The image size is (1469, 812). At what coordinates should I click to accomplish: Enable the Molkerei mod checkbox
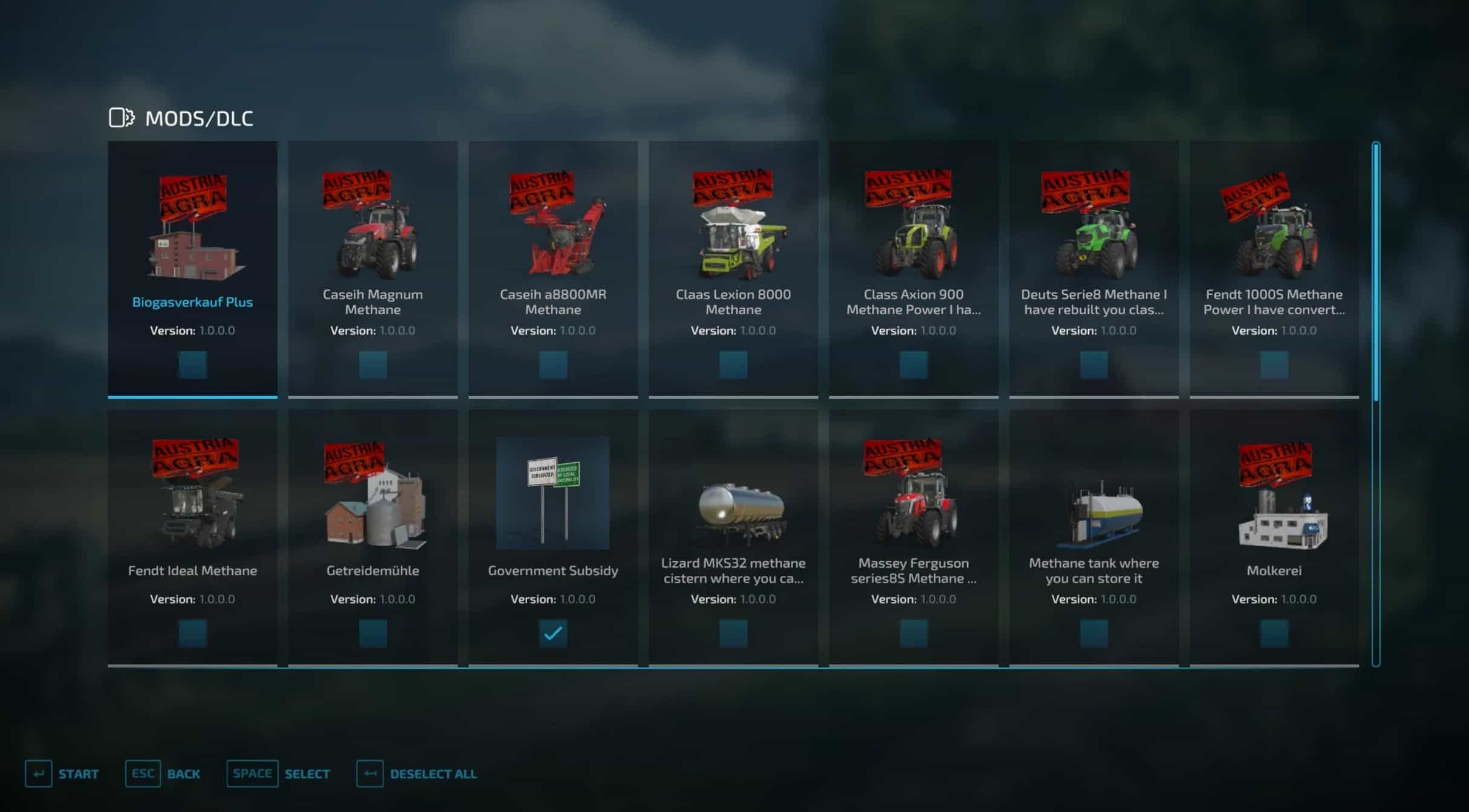1274,633
